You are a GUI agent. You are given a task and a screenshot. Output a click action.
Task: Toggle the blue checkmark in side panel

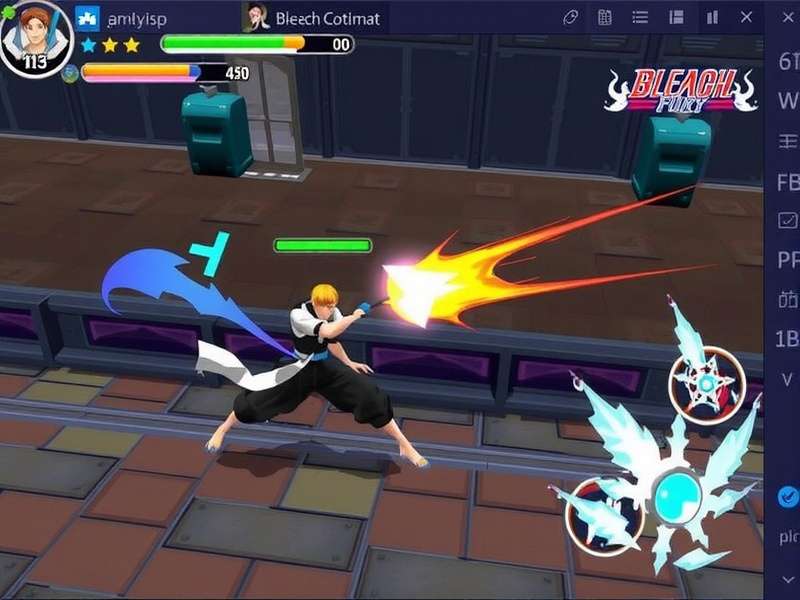click(x=788, y=496)
